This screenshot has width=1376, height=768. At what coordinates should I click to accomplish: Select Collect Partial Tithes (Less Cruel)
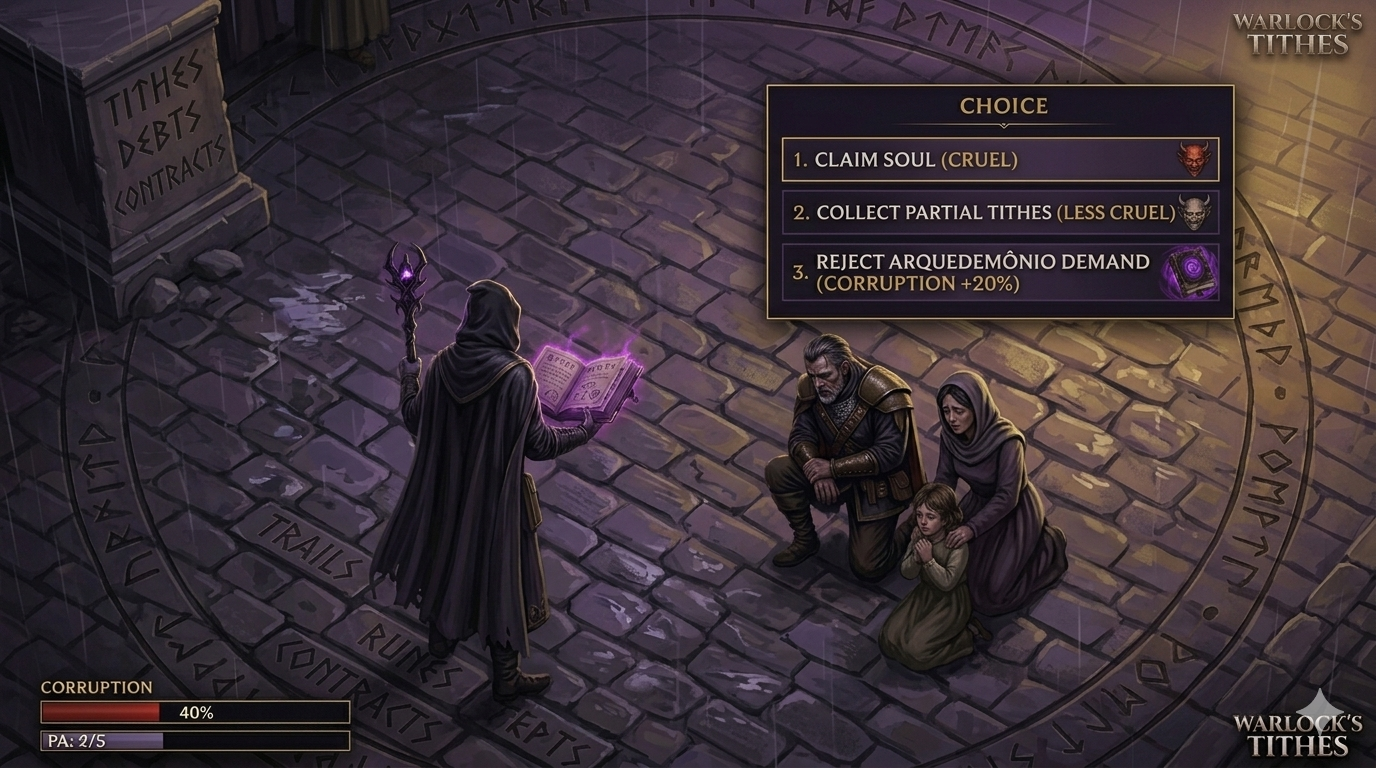pos(1000,211)
